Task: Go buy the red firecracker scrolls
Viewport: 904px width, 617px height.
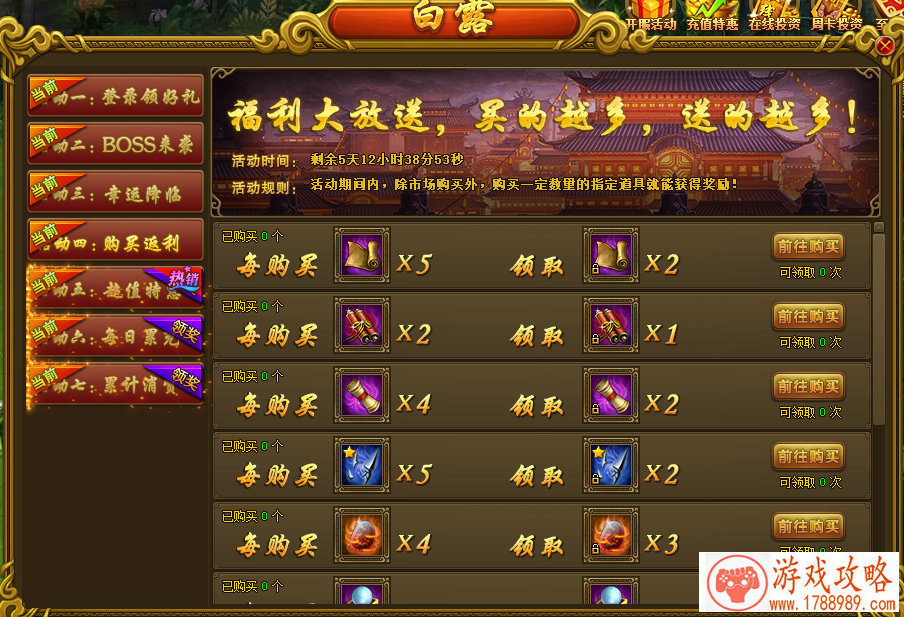Action: point(808,316)
